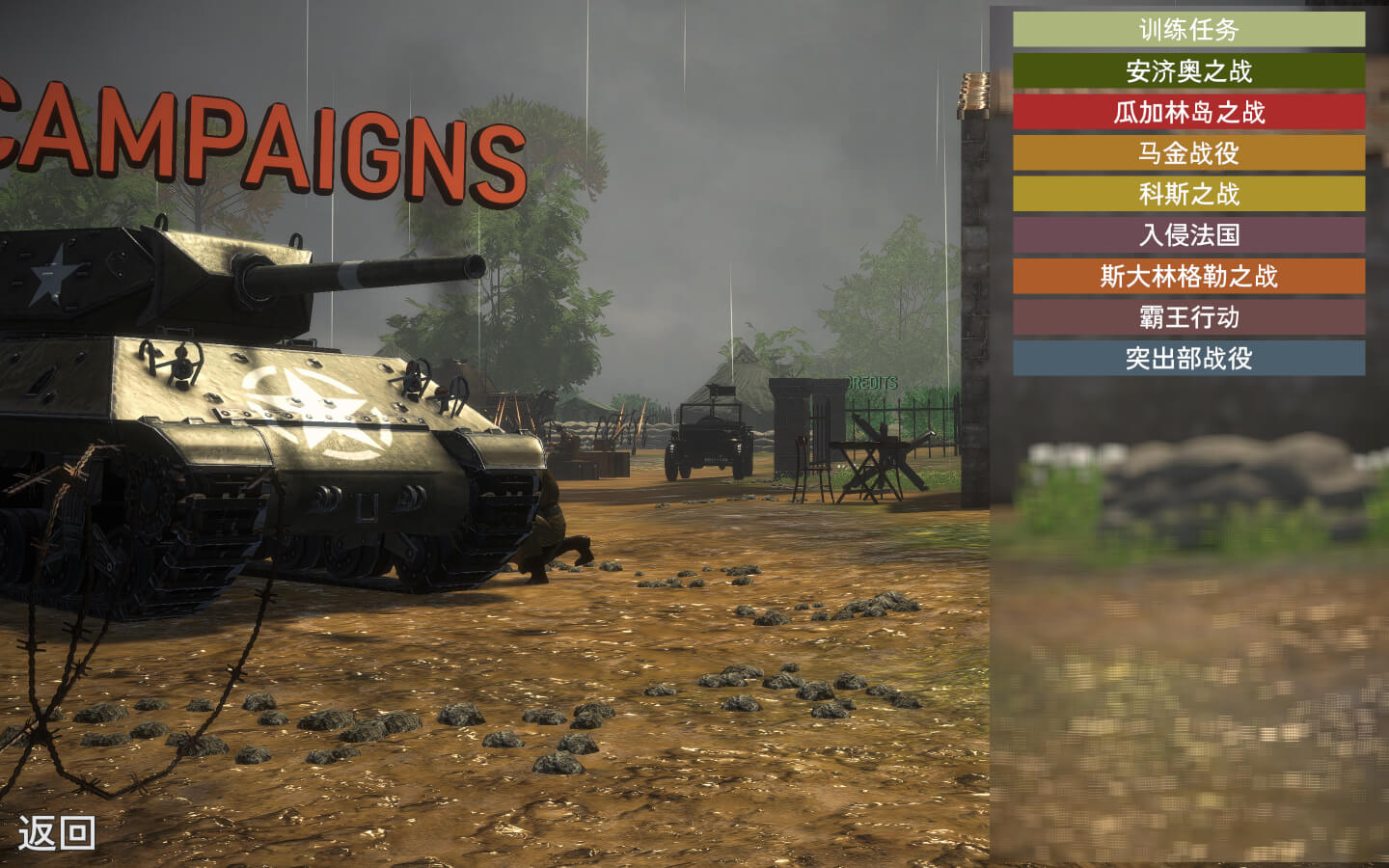Select the 科斯之战 campaign
The width and height of the screenshot is (1389, 868).
[1188, 194]
